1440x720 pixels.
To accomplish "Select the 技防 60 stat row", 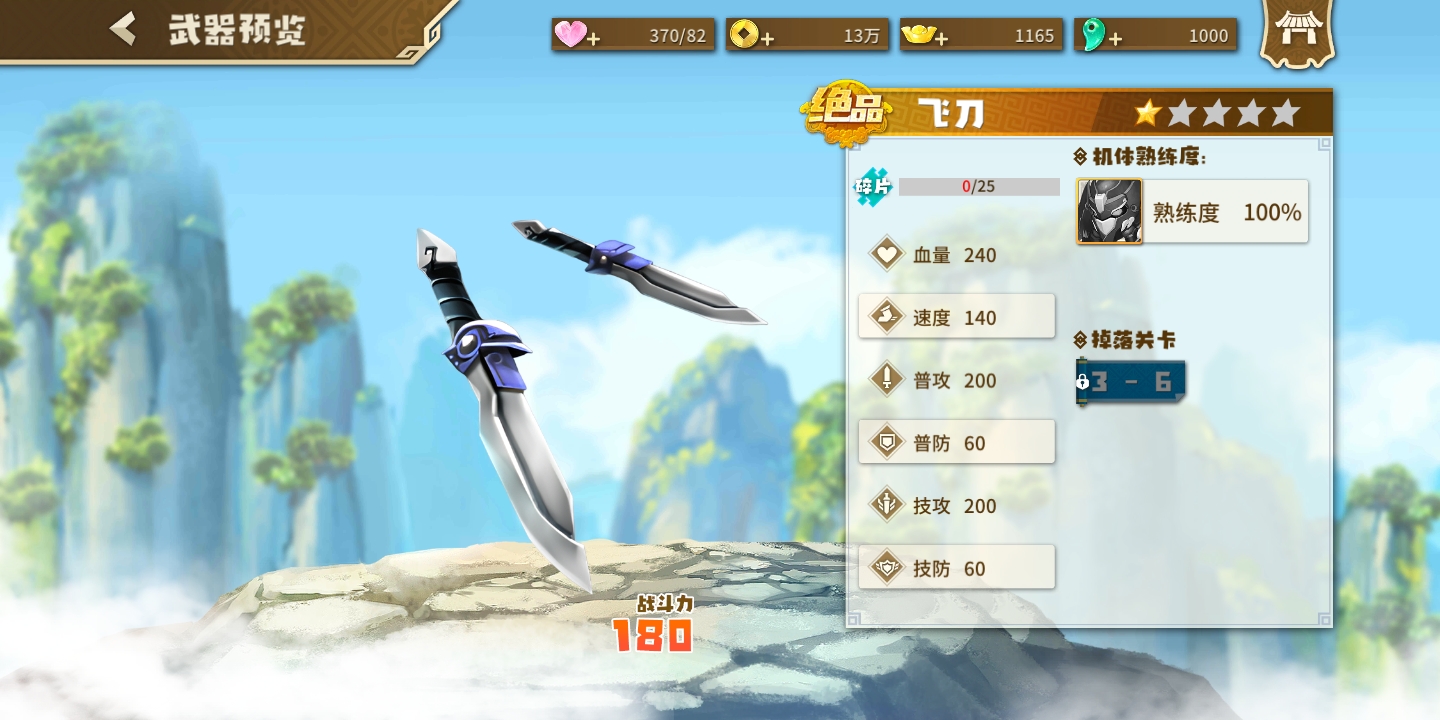I will (x=956, y=568).
